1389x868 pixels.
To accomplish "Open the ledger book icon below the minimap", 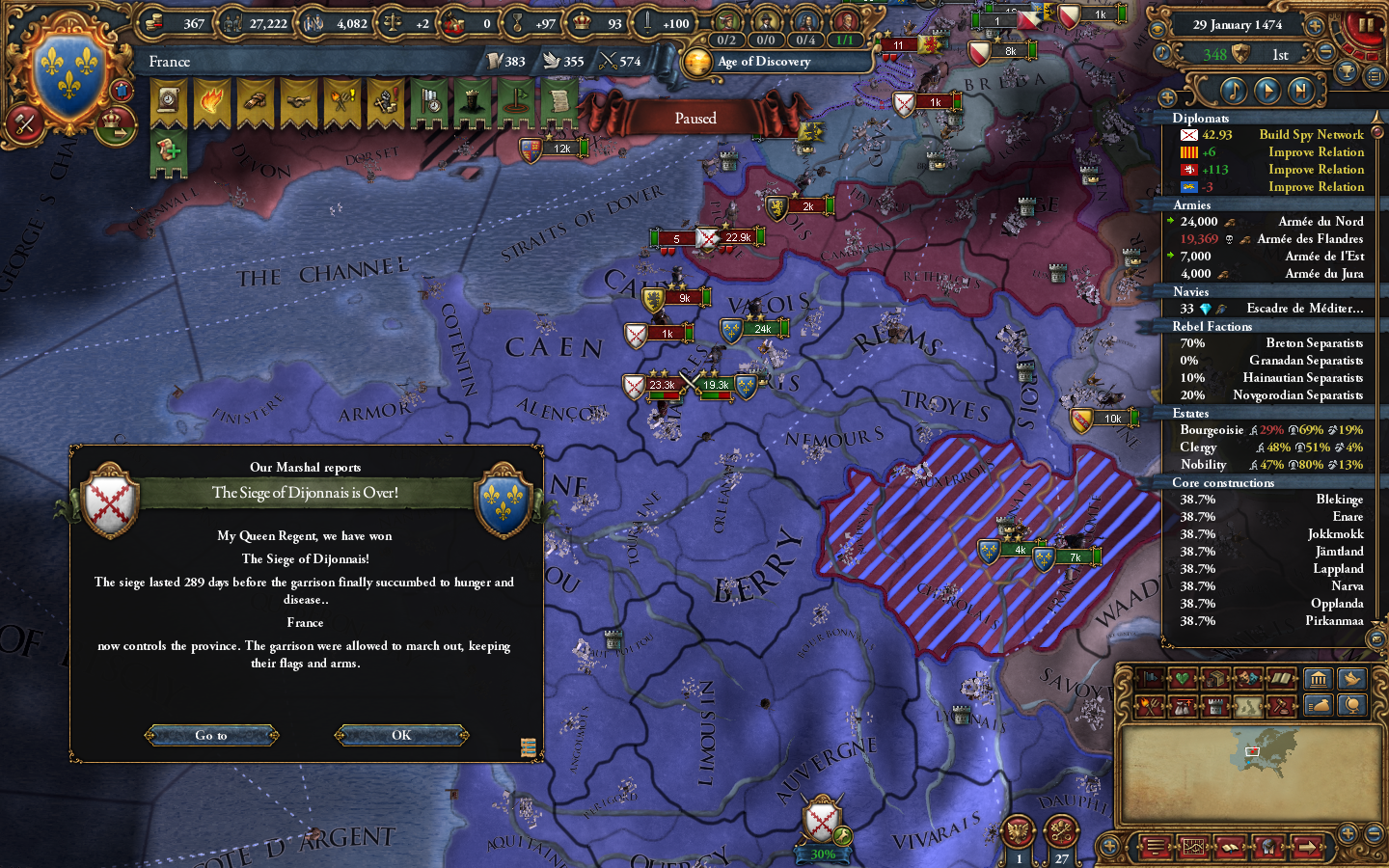I will pyautogui.click(x=1230, y=847).
